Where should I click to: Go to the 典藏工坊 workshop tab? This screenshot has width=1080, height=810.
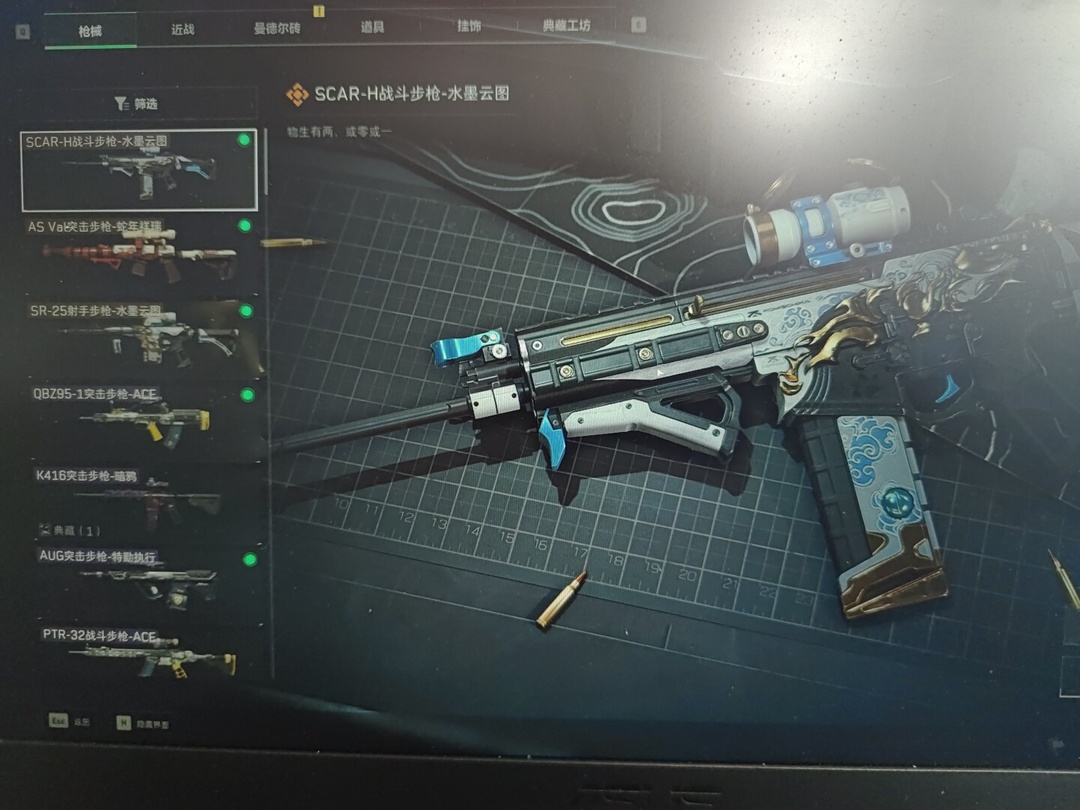click(567, 26)
